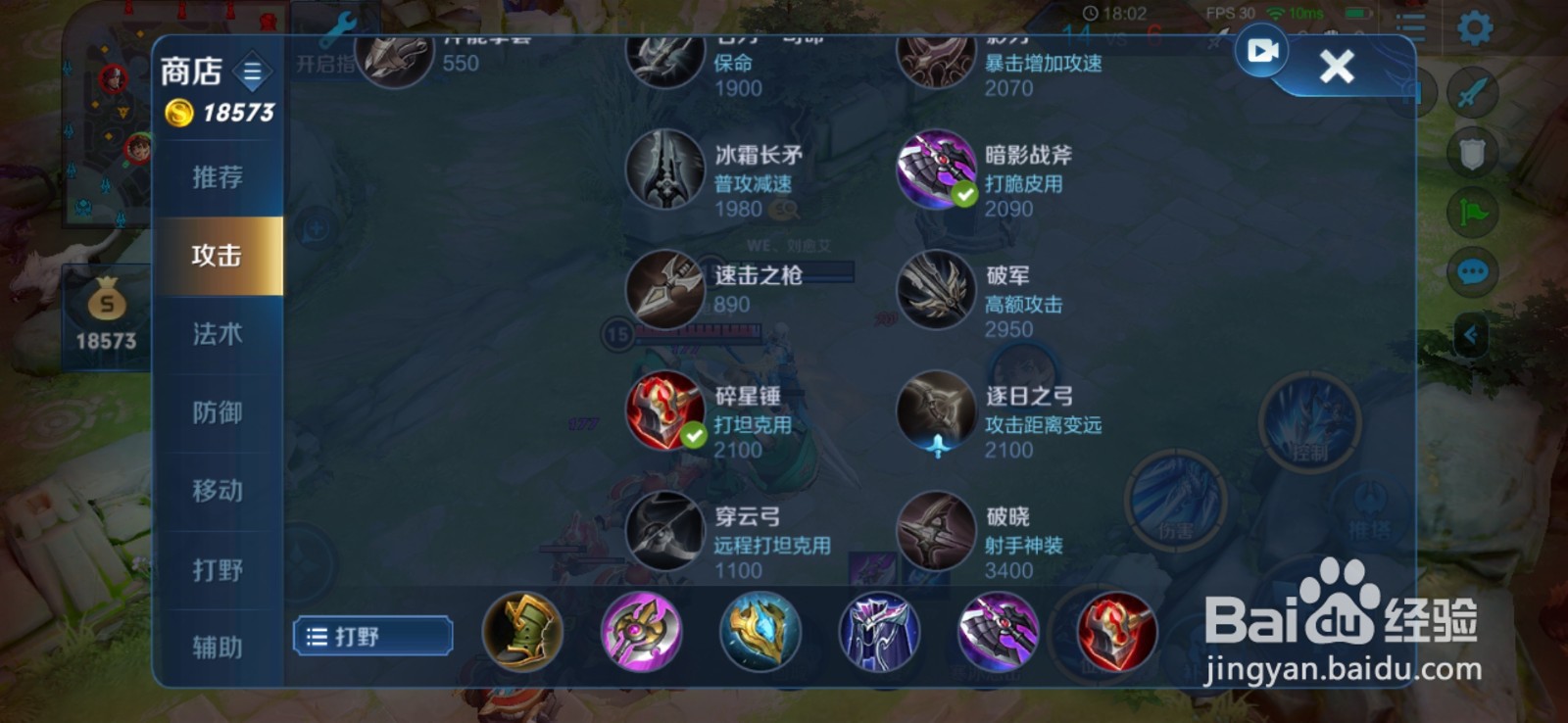1568x723 pixels.
Task: Open the 打野 recommendation dropdown at bottom
Action: click(372, 636)
